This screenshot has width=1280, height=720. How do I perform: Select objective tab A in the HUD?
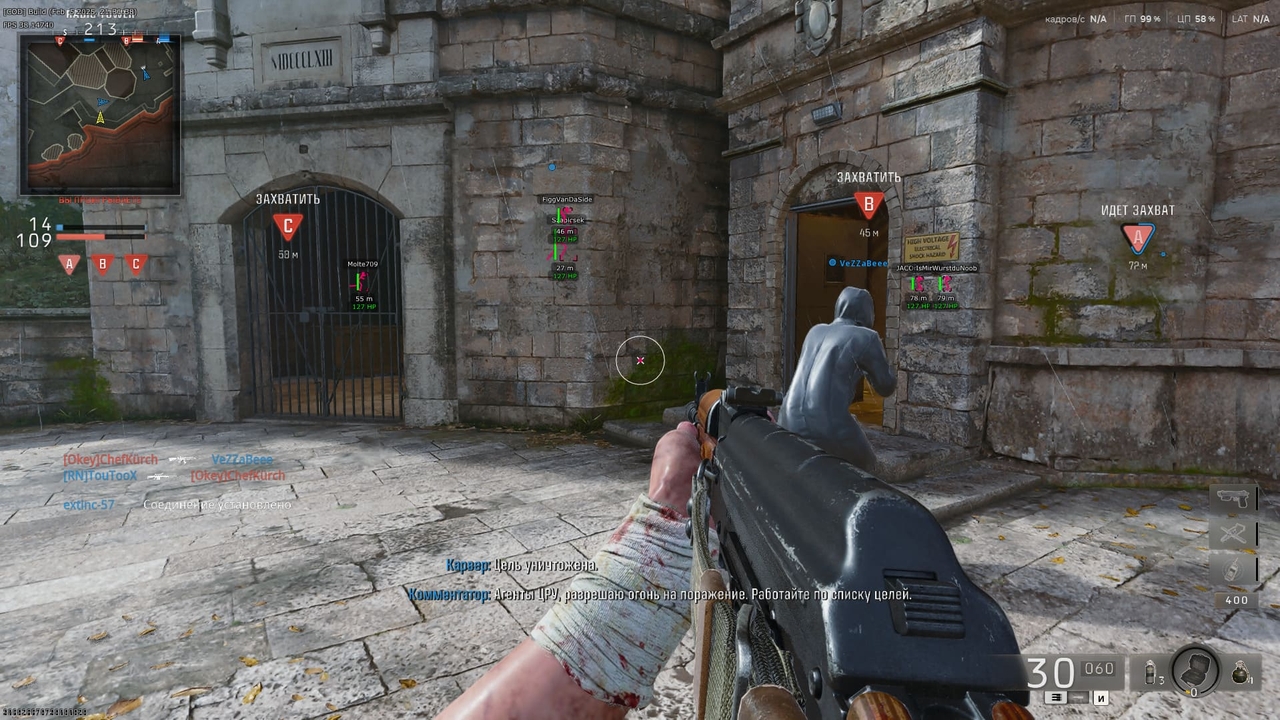coord(68,263)
